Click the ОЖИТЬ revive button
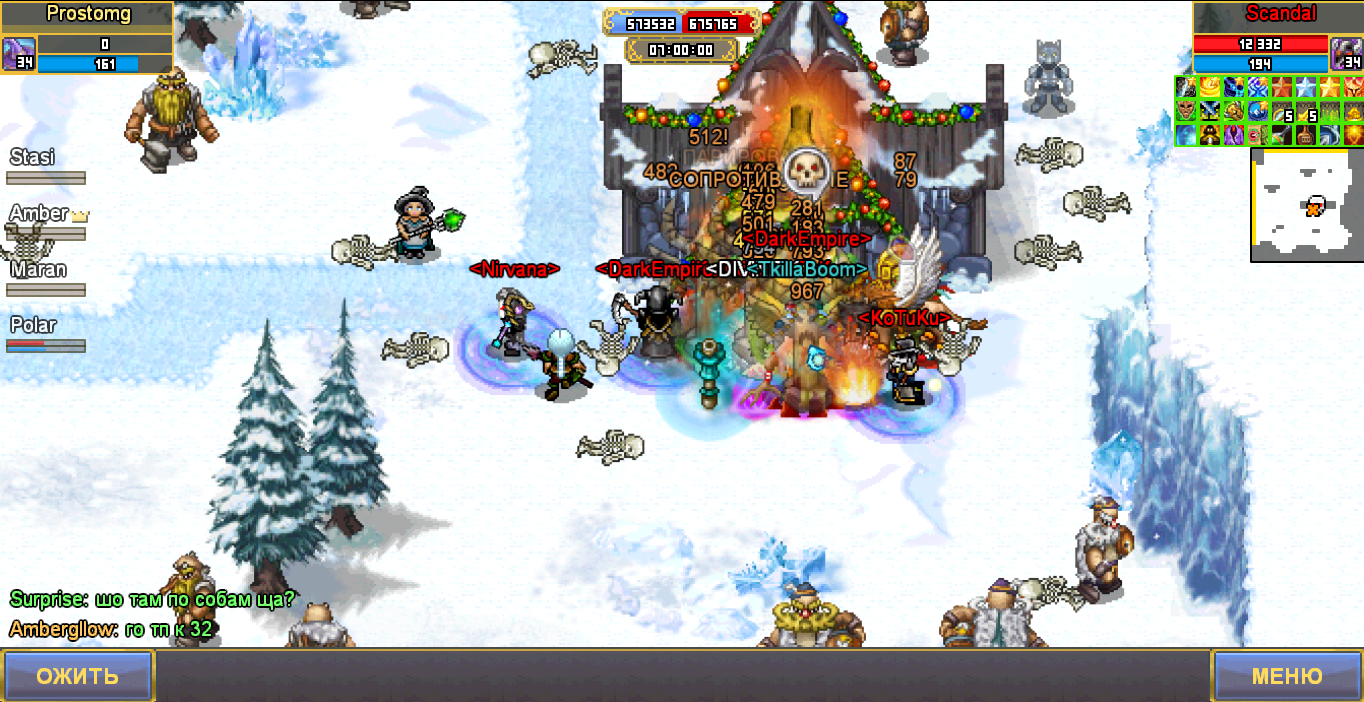 [x=77, y=675]
